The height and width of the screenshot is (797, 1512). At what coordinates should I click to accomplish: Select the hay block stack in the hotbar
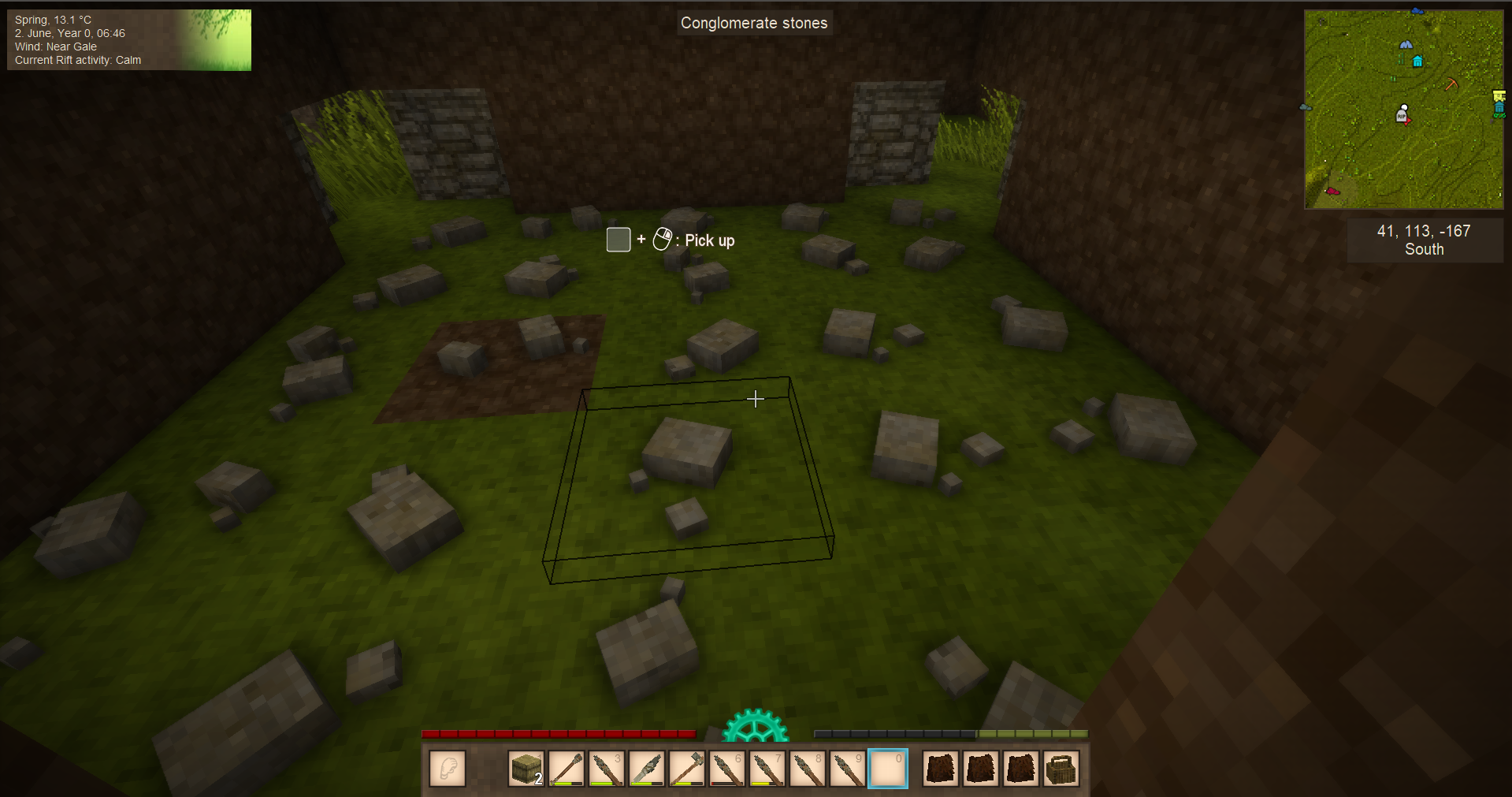click(526, 769)
